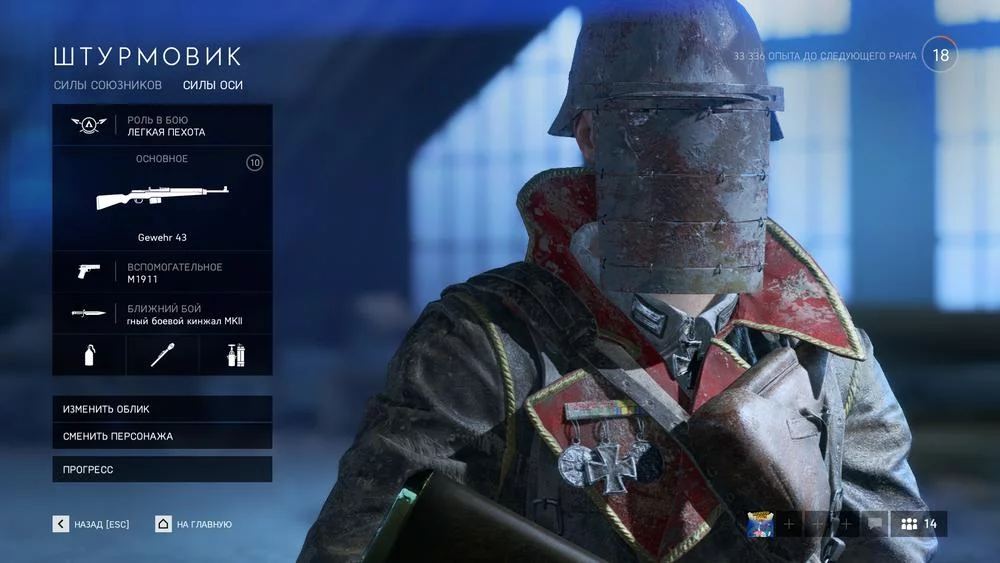This screenshot has height=563, width=1000.
Task: Pick the stick grenade gadget slot
Action: click(x=162, y=355)
